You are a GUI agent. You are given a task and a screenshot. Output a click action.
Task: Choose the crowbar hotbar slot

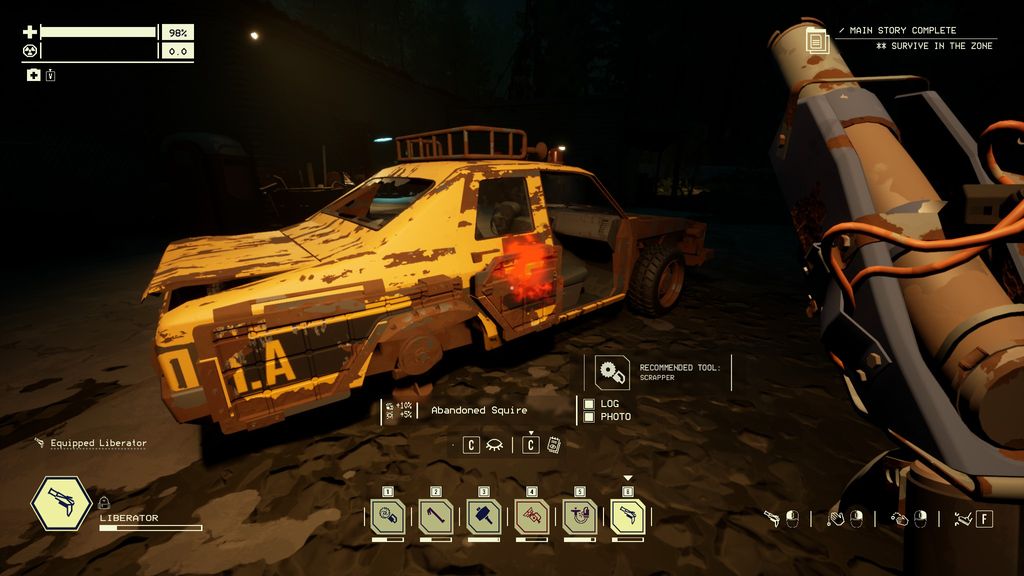pos(436,516)
